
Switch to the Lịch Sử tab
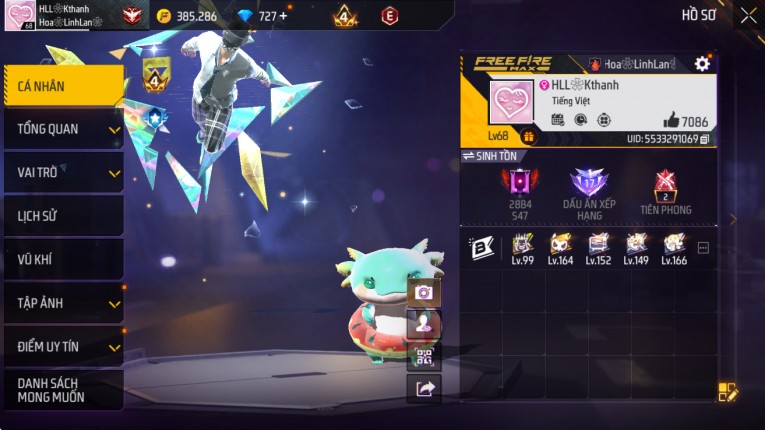[62, 215]
